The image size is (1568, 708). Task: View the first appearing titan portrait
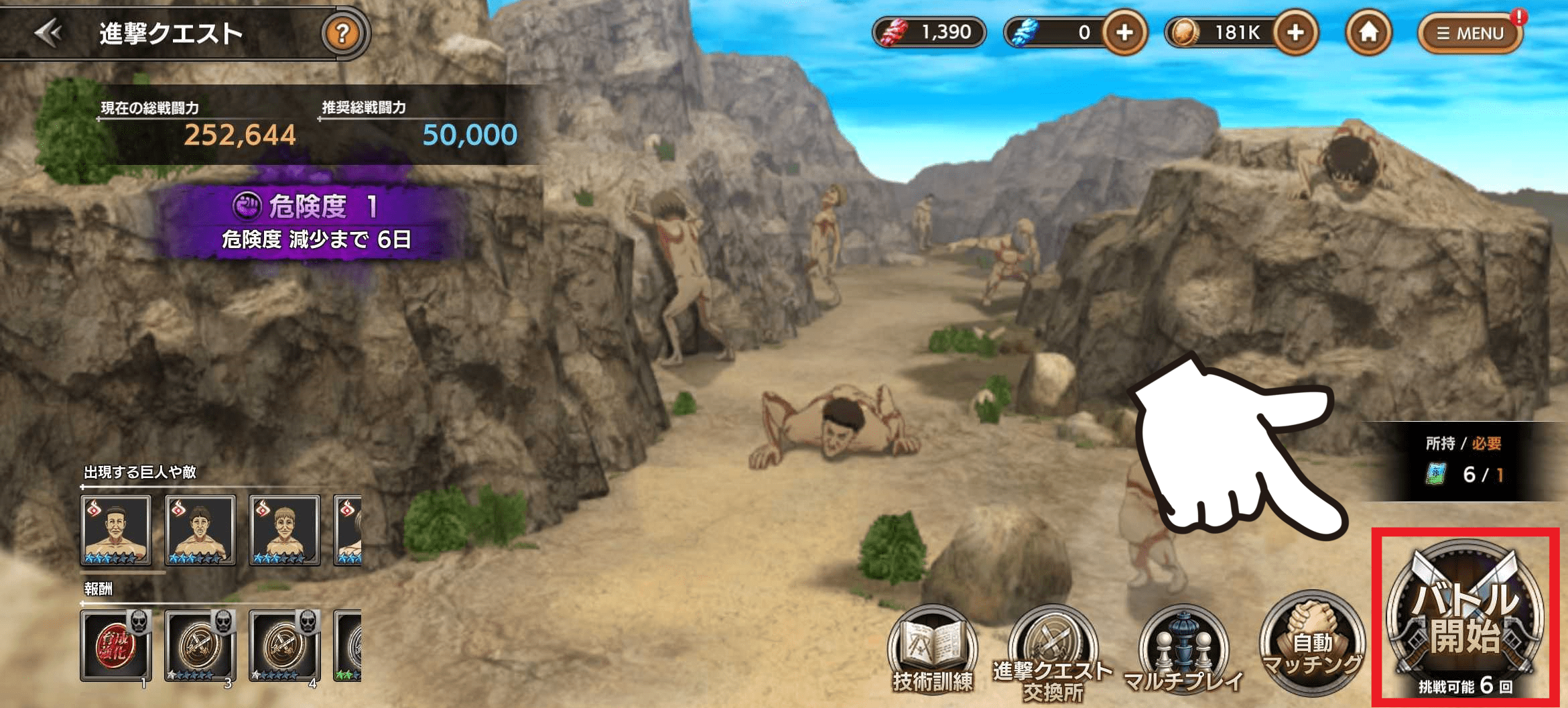click(116, 530)
